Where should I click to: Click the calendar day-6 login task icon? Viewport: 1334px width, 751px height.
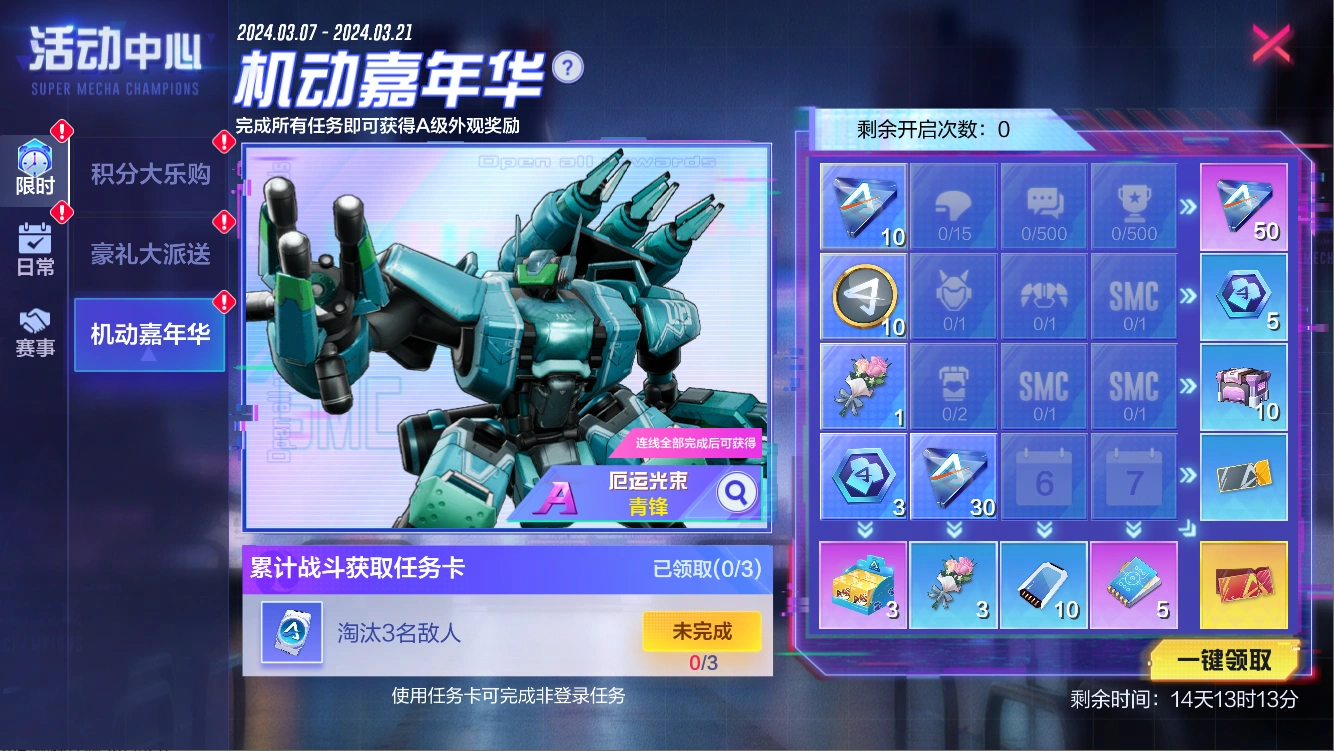[x=1043, y=476]
